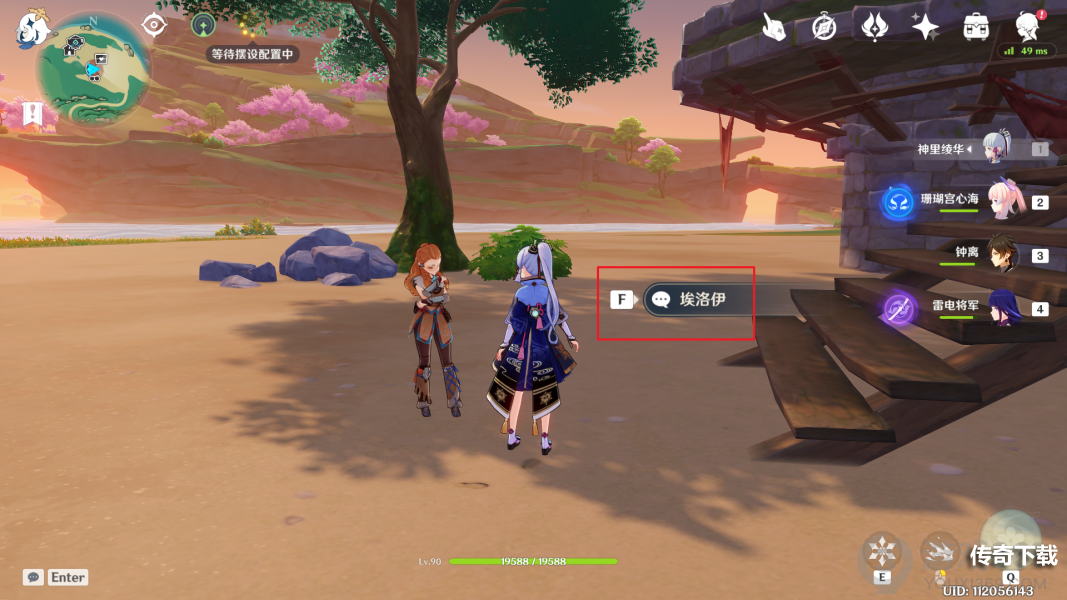Talk to 埃洛伊 via dialogue prompt

click(700, 299)
